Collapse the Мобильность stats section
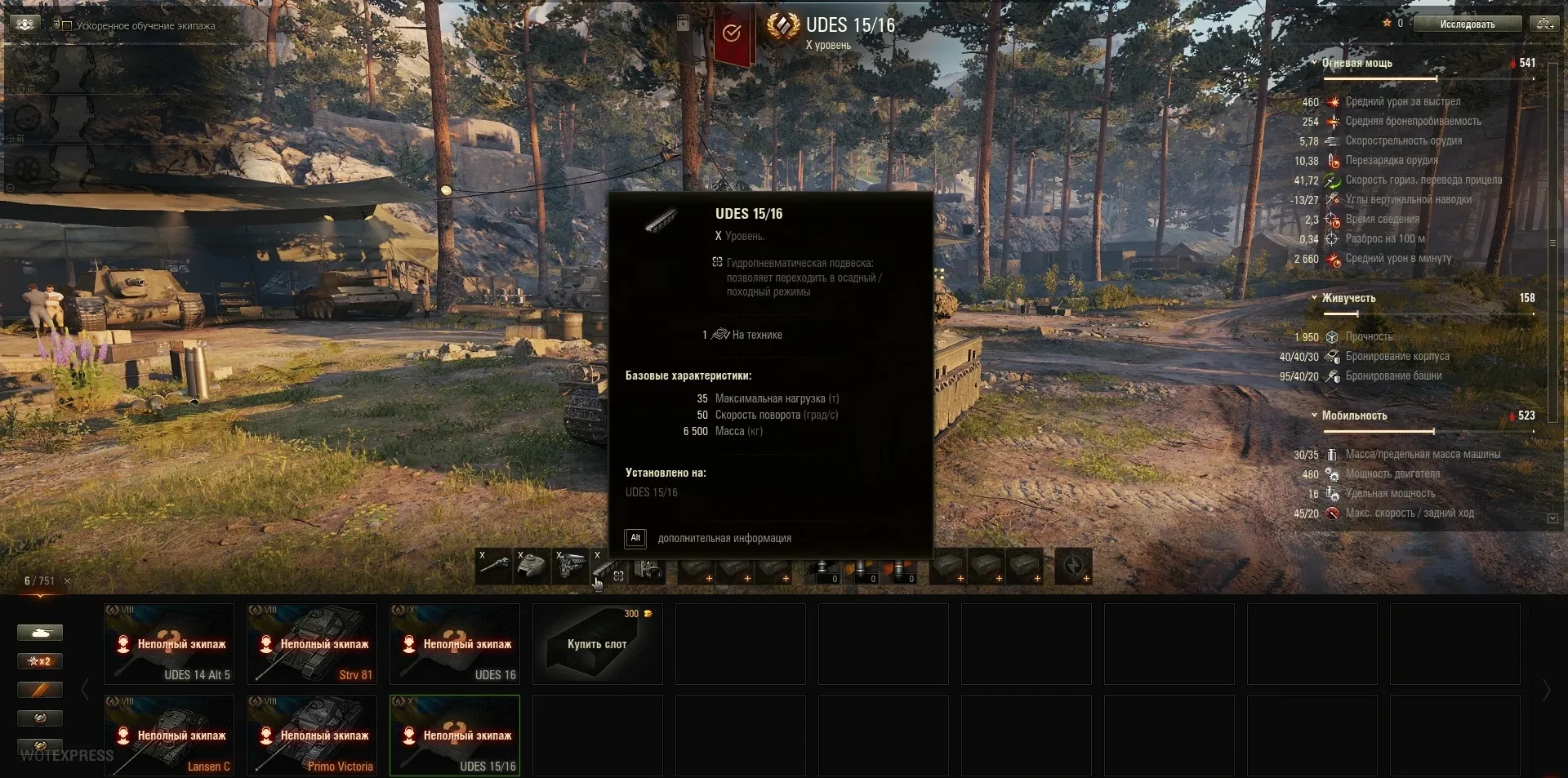The image size is (1568, 778). click(x=1314, y=416)
